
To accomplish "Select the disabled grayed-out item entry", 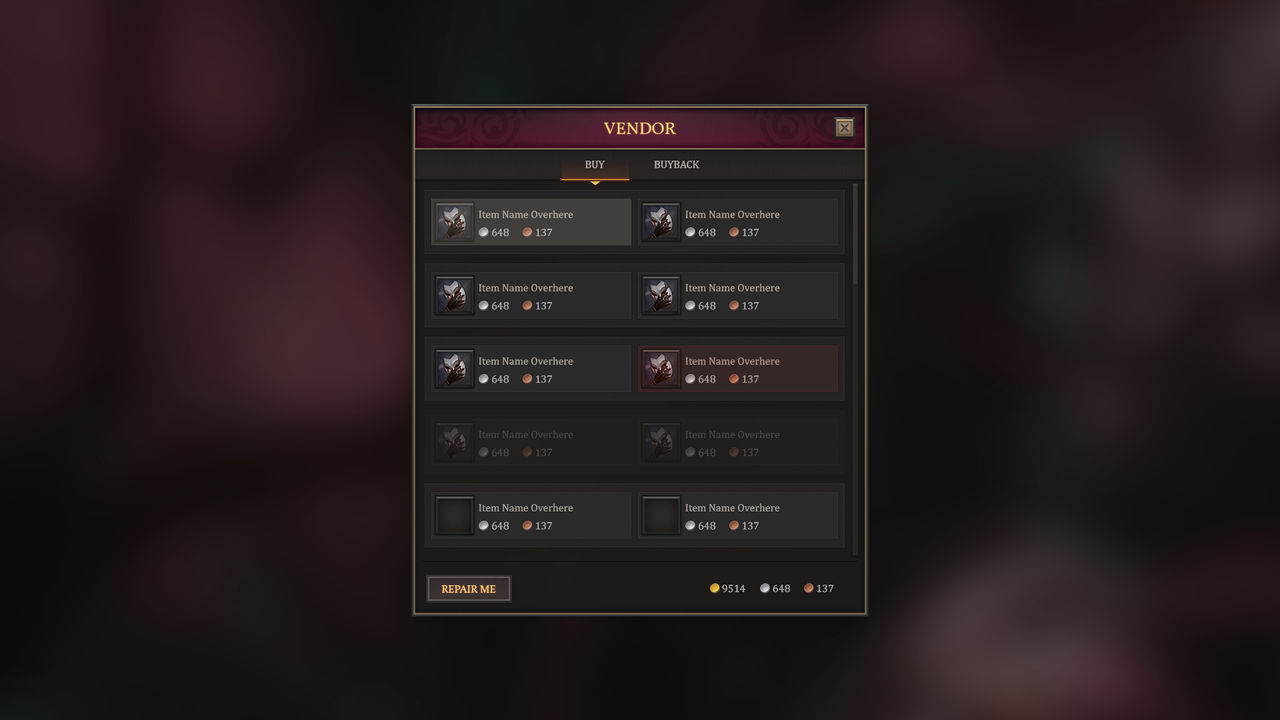I will point(530,441).
